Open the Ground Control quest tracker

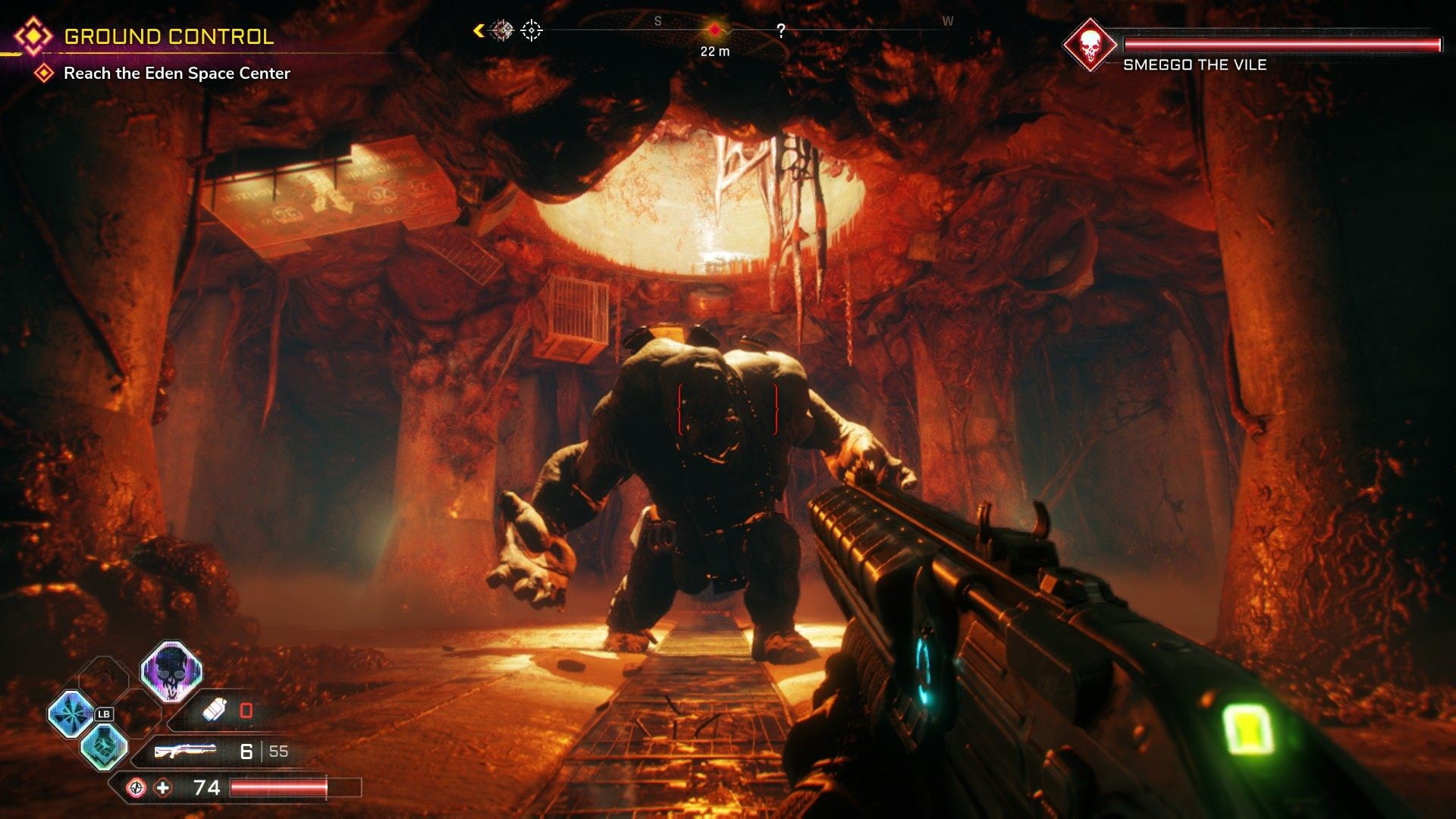(168, 36)
